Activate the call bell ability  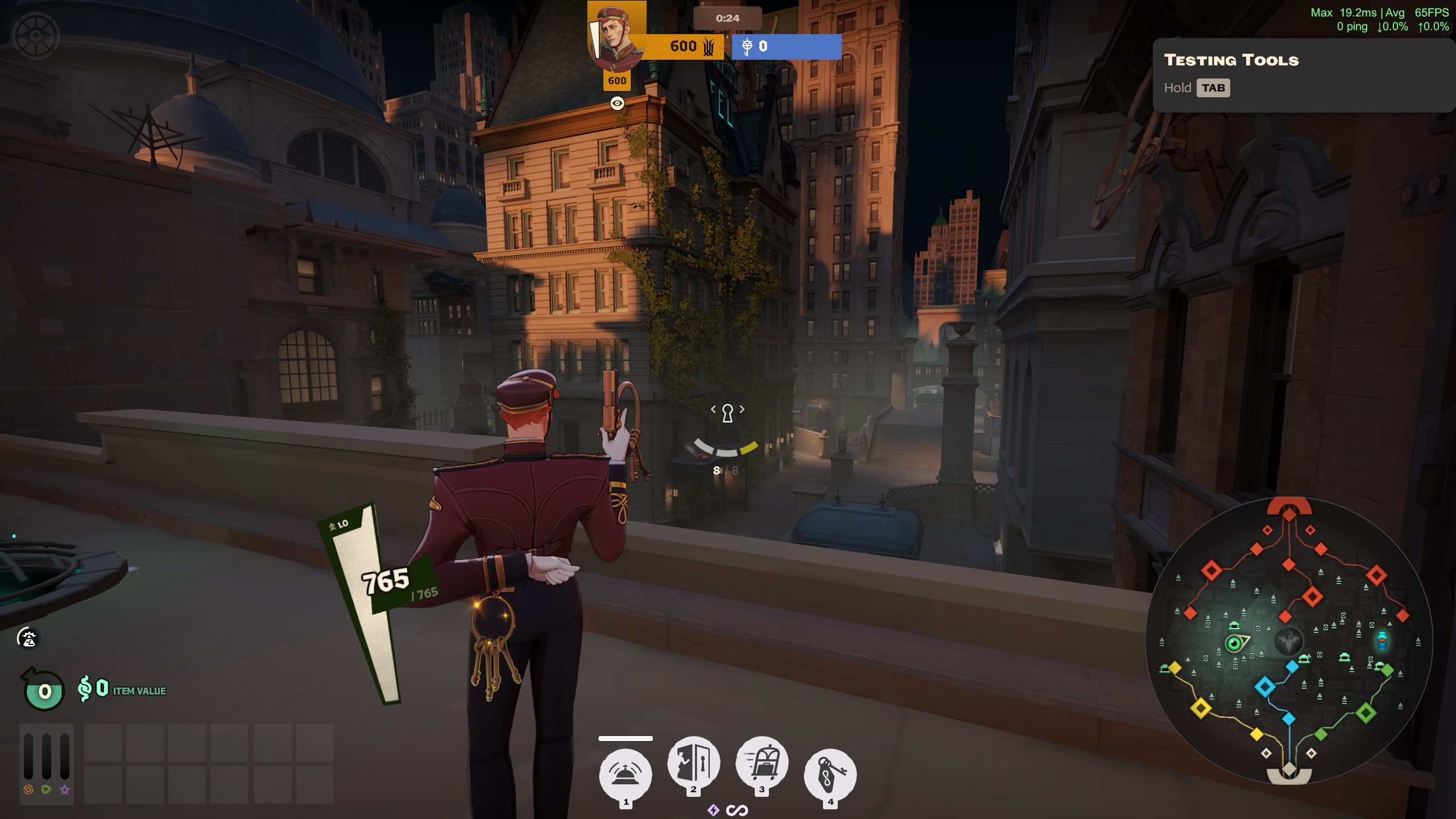[x=625, y=774]
